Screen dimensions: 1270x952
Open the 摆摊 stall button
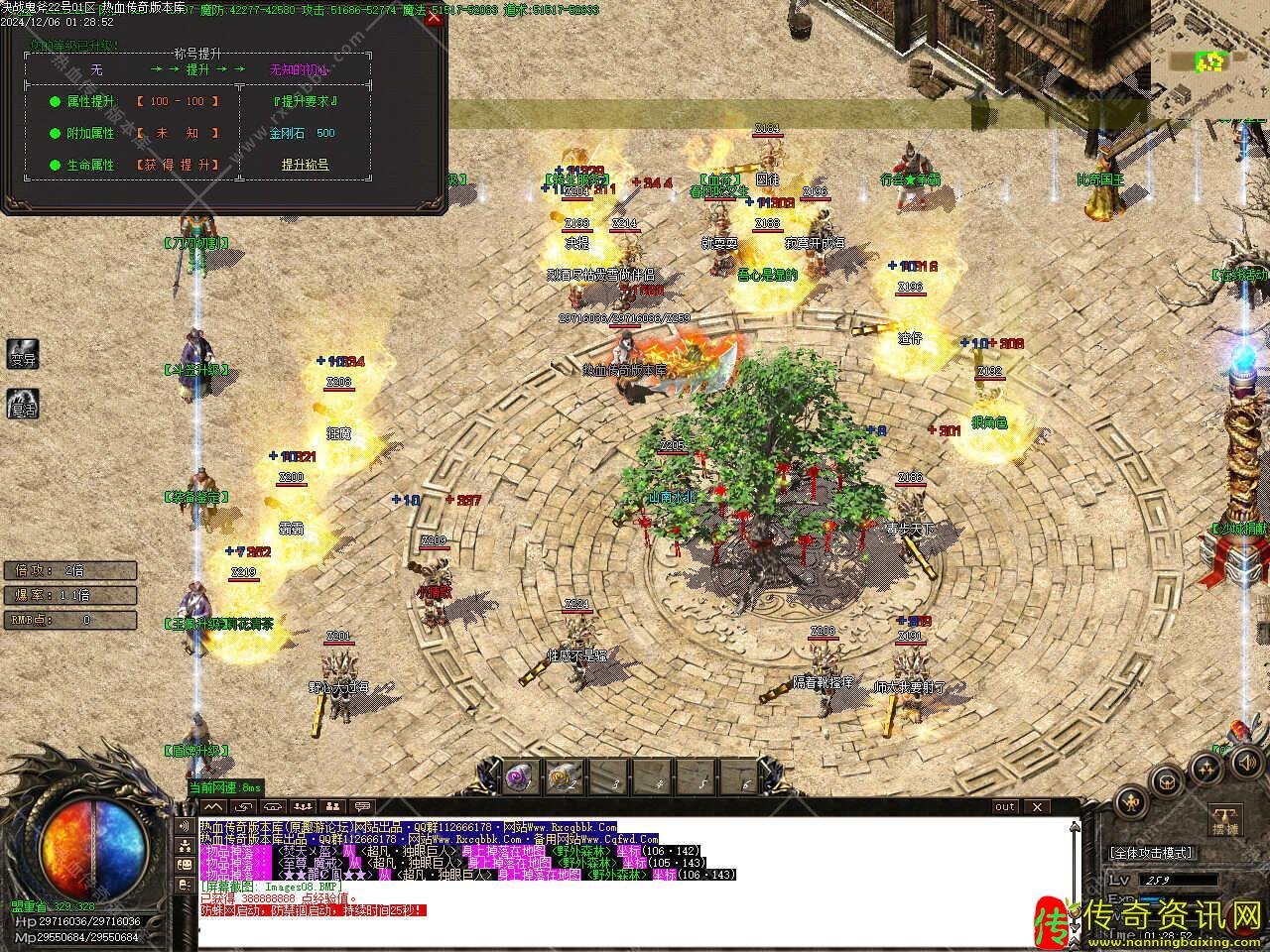pyautogui.click(x=1225, y=821)
